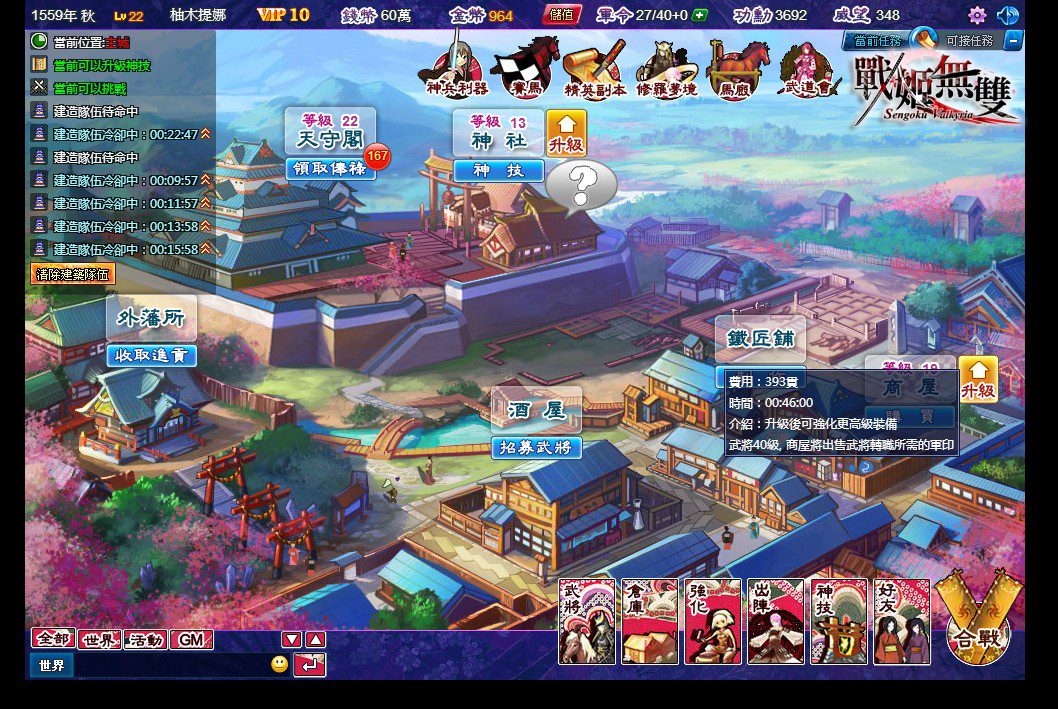Screen dimensions: 1058x709
Task: Open the 武將 generals card
Action: tap(586, 621)
